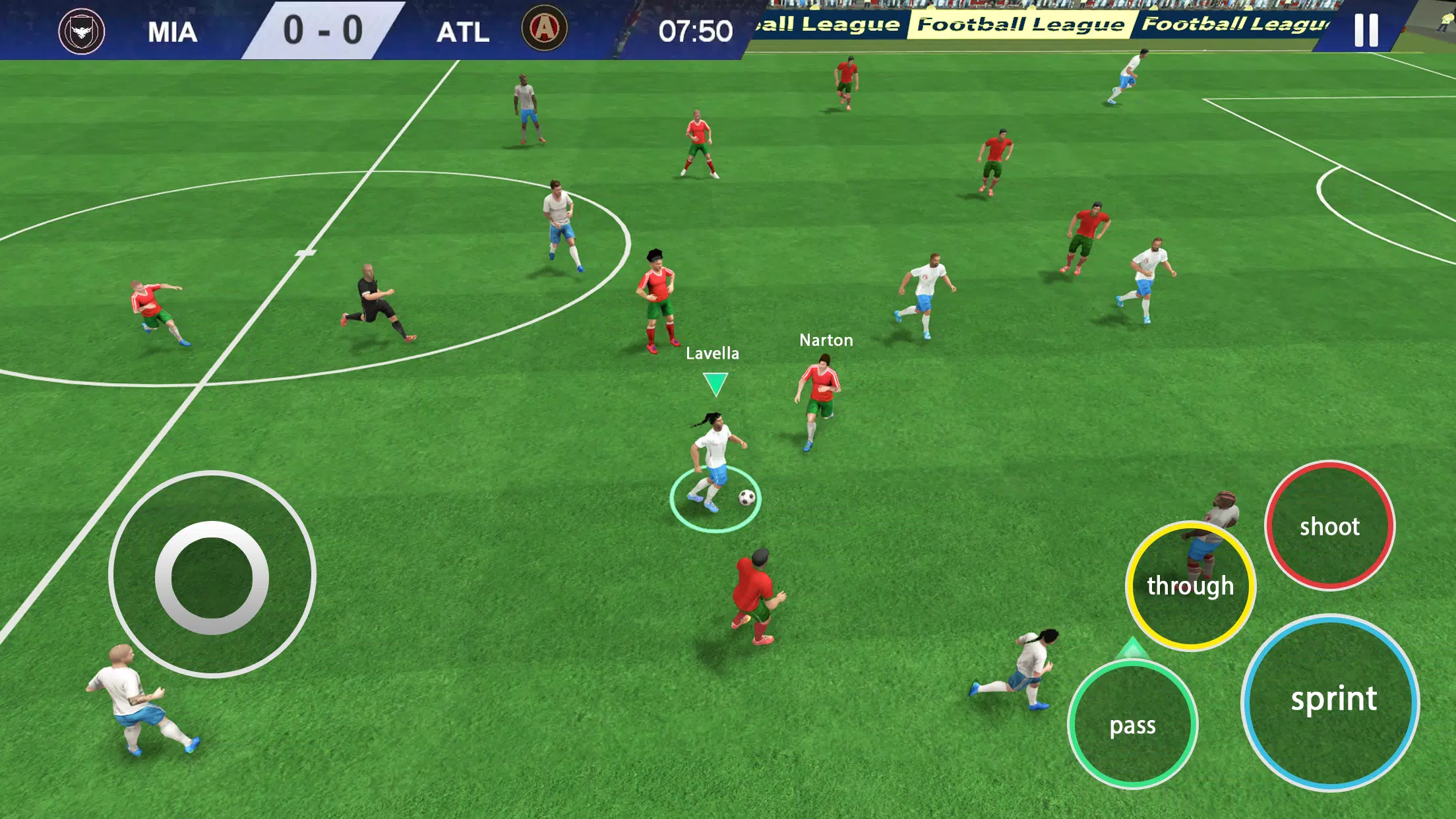Activate the yellow through pass button
This screenshot has height=819, width=1456.
[x=1190, y=586]
